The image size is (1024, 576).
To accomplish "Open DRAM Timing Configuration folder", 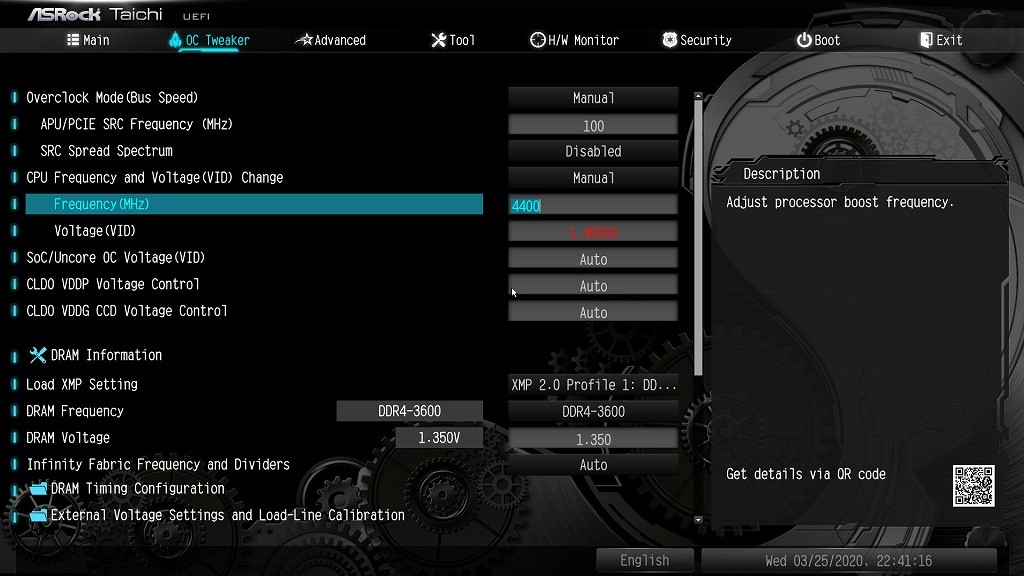I will pyautogui.click(x=137, y=489).
